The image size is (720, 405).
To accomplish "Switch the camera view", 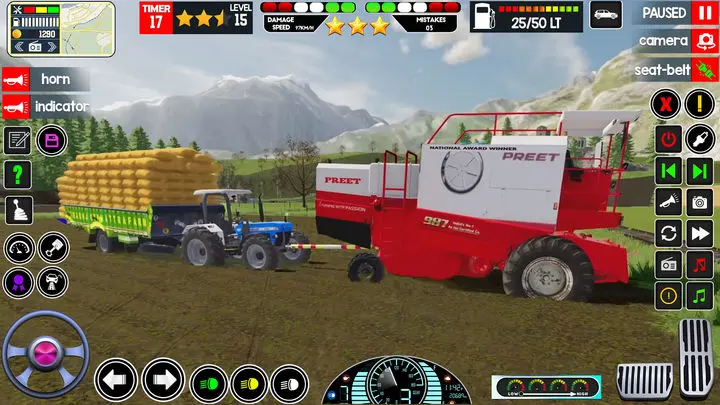I will click(x=704, y=41).
